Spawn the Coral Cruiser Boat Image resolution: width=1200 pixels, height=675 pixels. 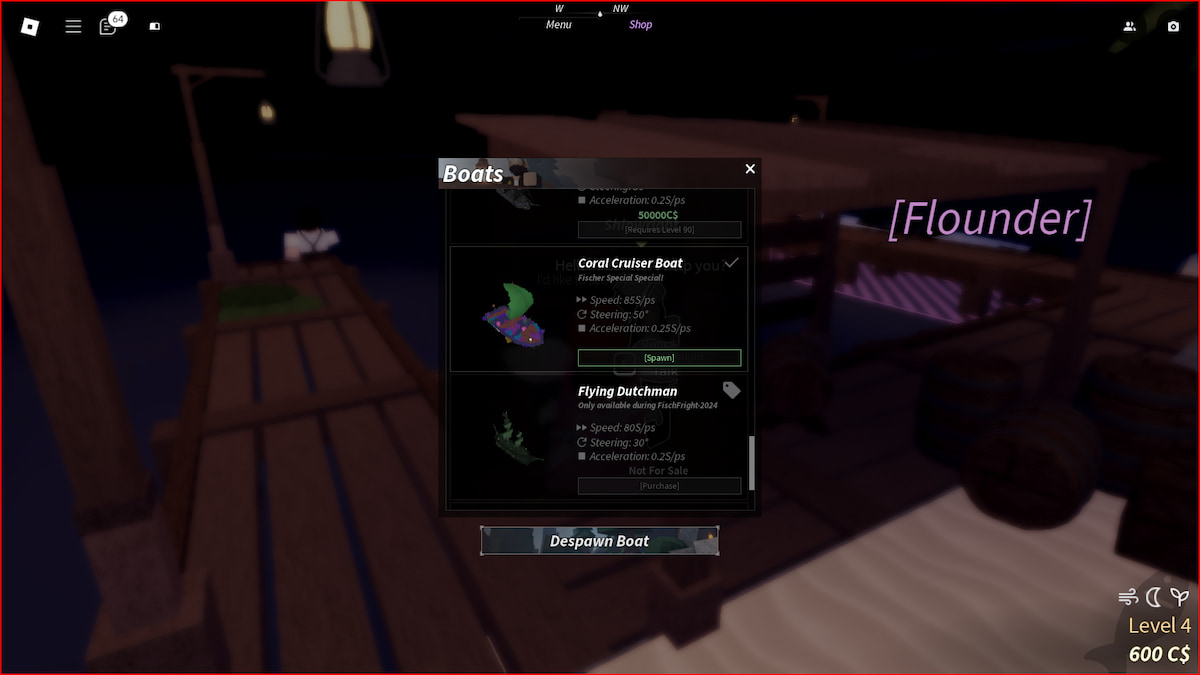[x=659, y=358]
